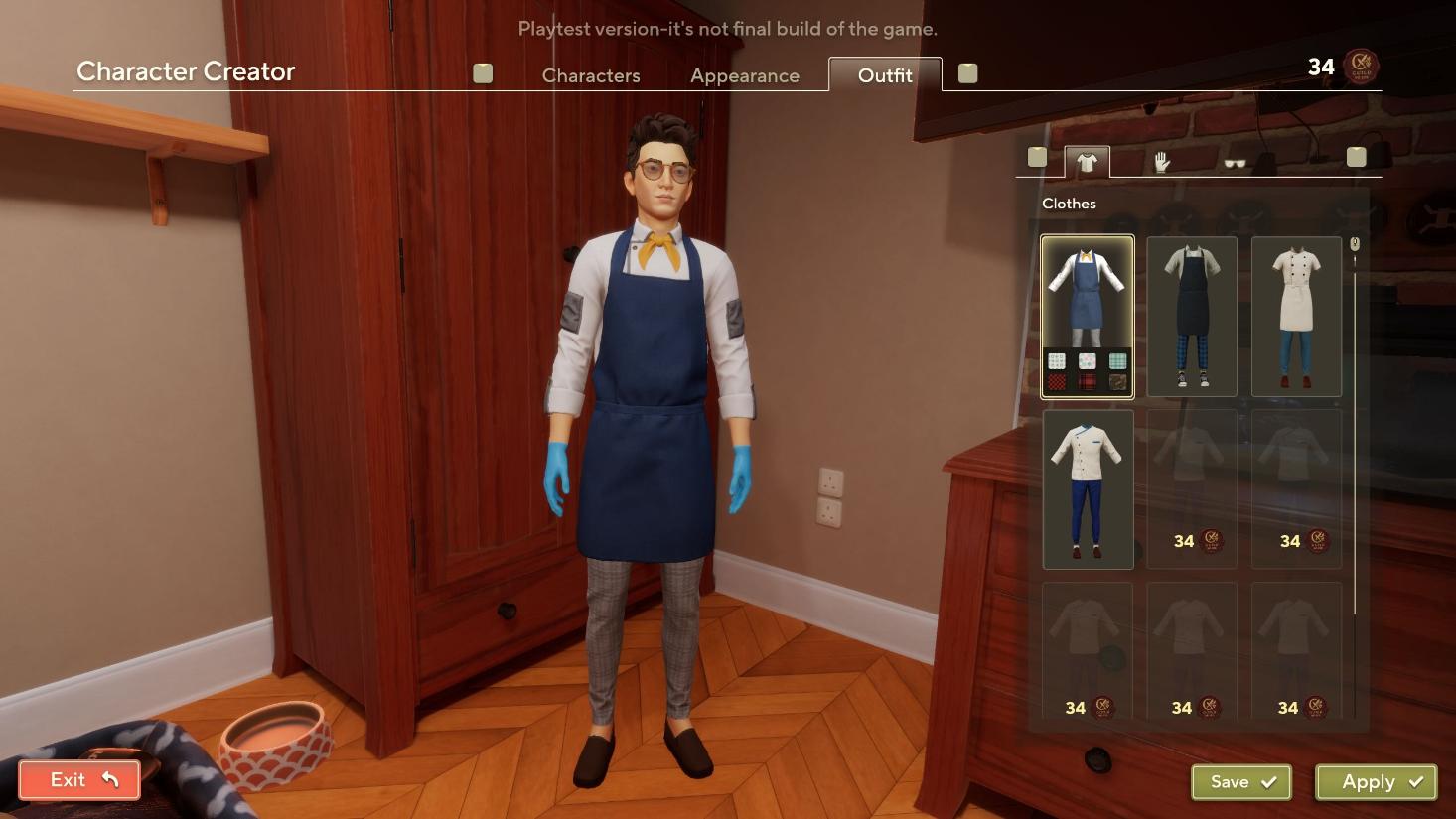
Task: Apply the outfit changes
Action: click(x=1376, y=782)
